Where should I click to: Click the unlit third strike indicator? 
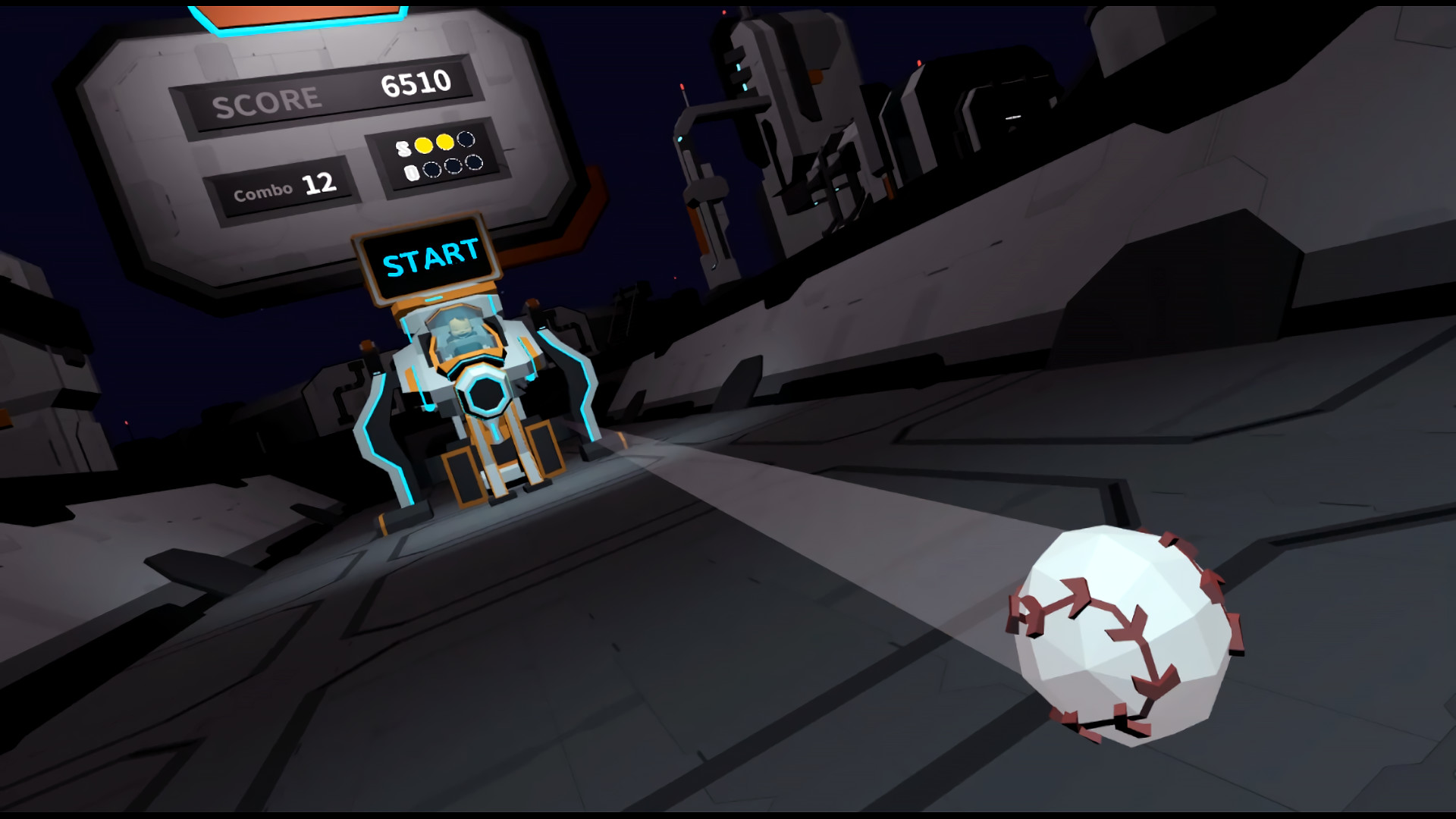pos(465,140)
